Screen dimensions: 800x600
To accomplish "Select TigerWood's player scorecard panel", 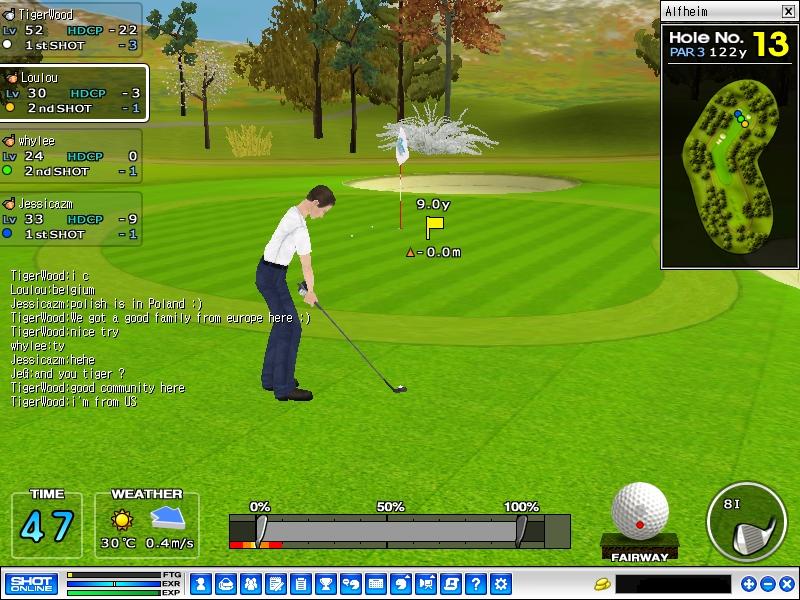I will click(x=71, y=30).
